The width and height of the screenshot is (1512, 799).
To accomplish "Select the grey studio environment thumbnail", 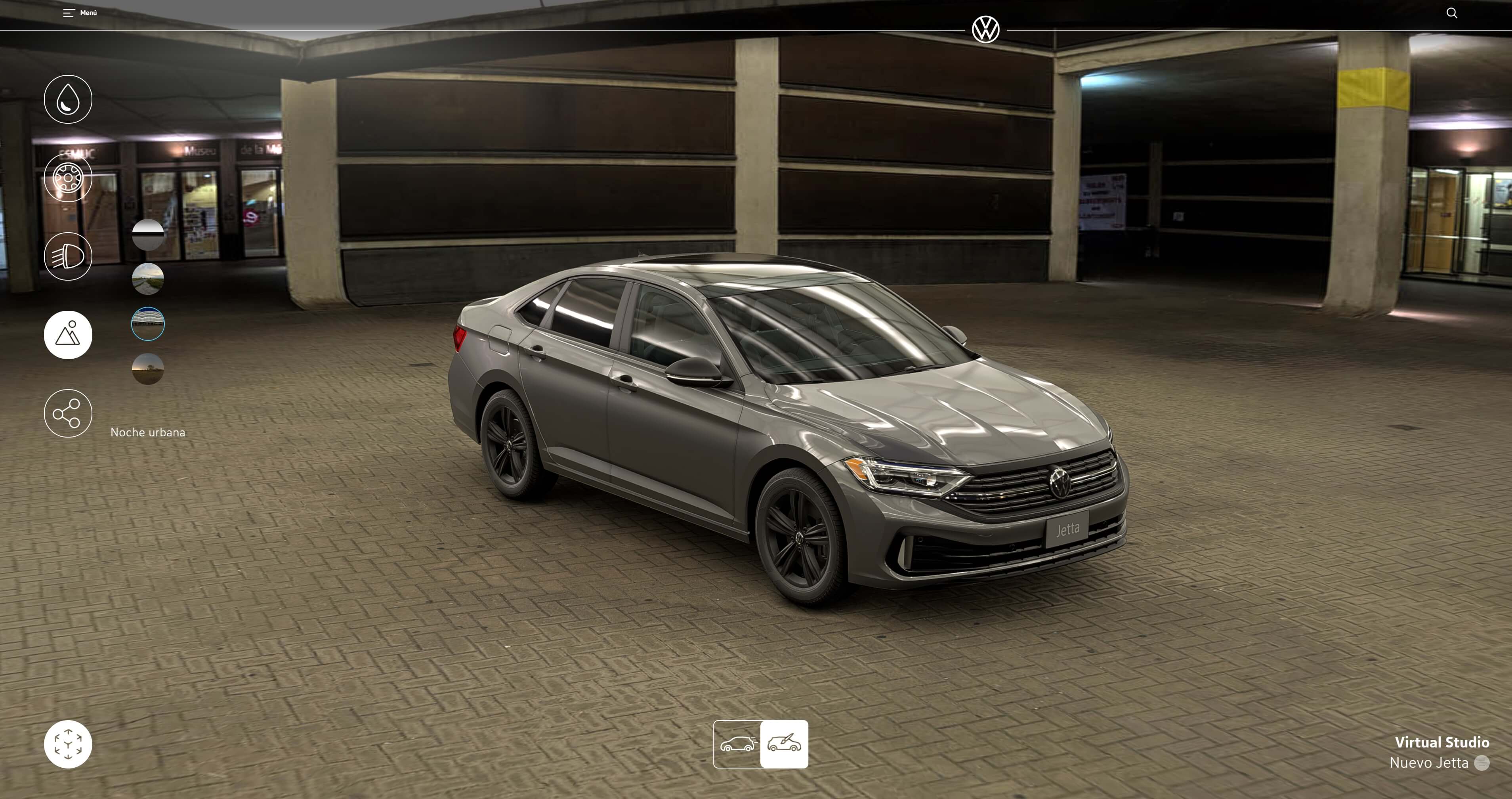I will coord(148,235).
